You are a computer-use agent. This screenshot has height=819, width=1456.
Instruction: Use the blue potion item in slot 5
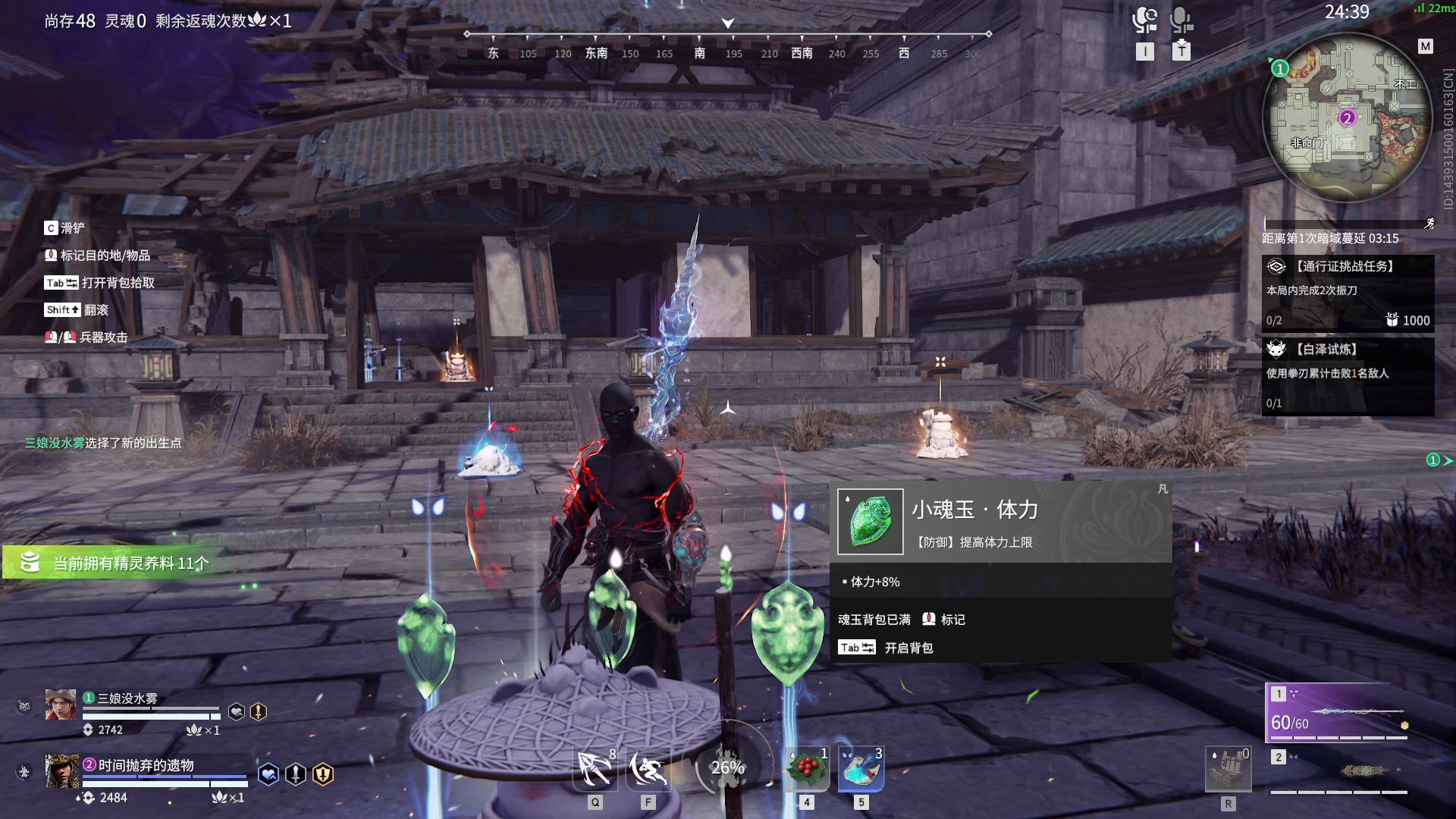[x=861, y=768]
